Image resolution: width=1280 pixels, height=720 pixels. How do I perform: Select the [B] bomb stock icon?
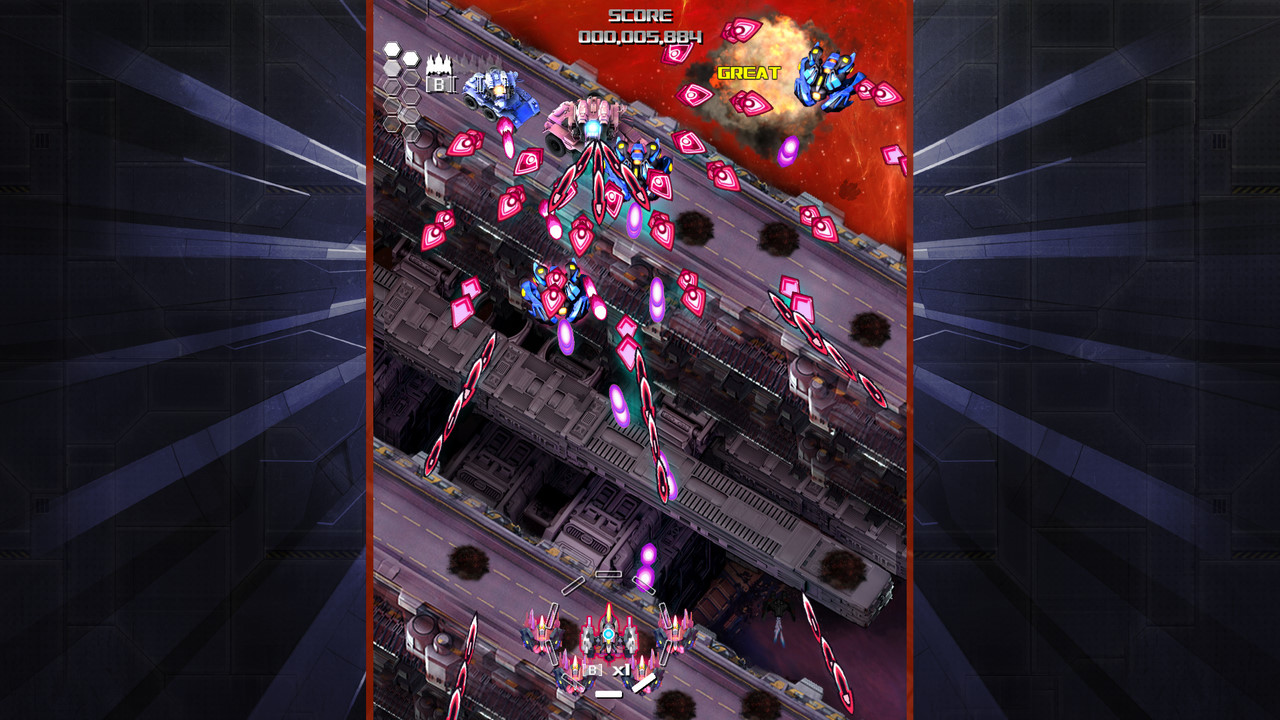tap(440, 84)
